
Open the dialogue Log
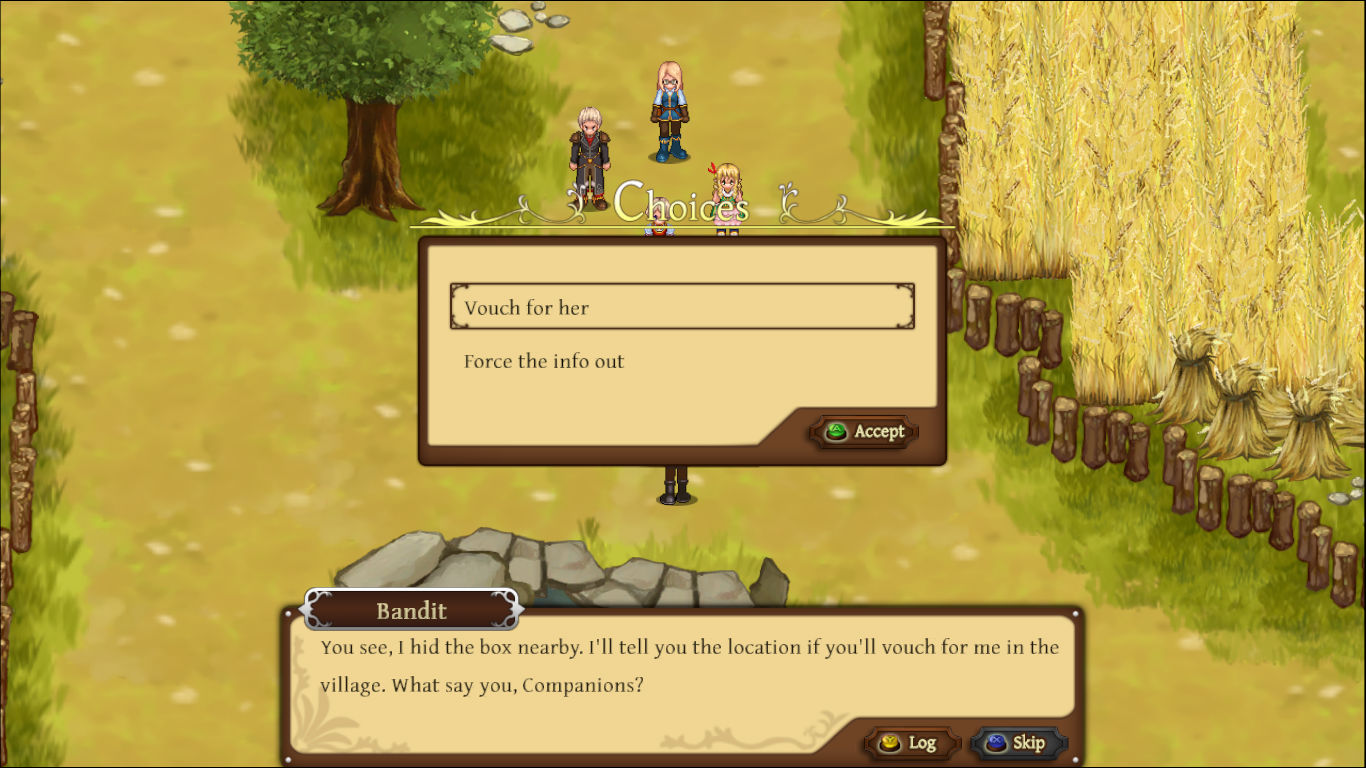click(910, 743)
